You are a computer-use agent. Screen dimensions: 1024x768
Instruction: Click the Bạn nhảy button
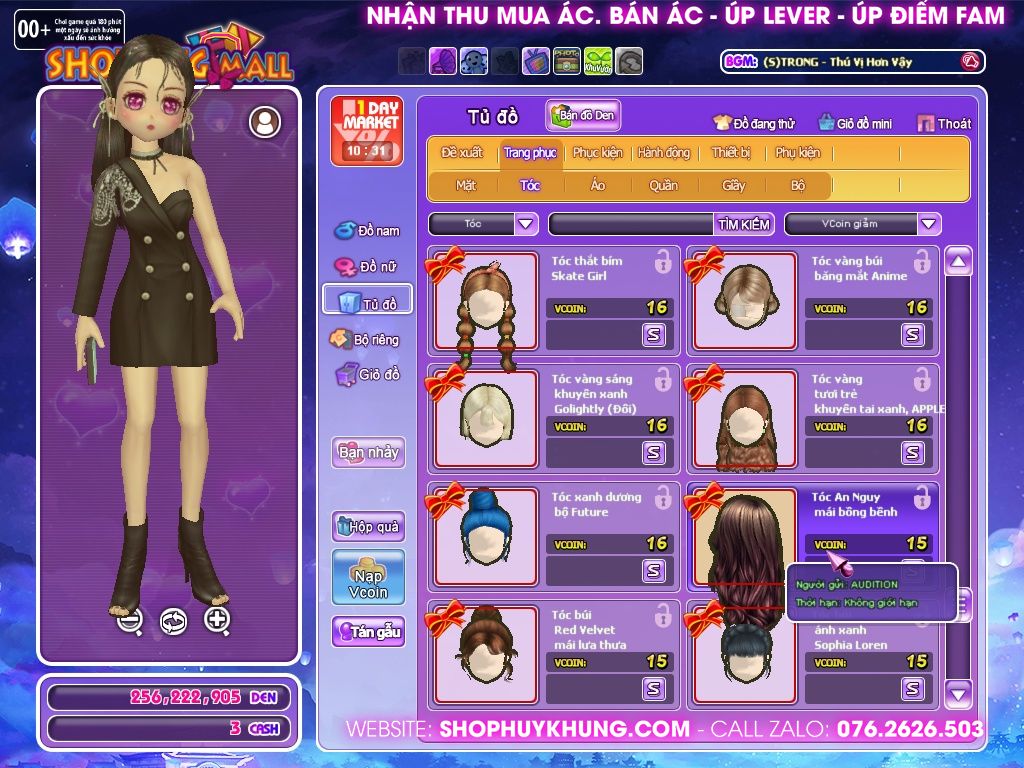click(x=368, y=452)
